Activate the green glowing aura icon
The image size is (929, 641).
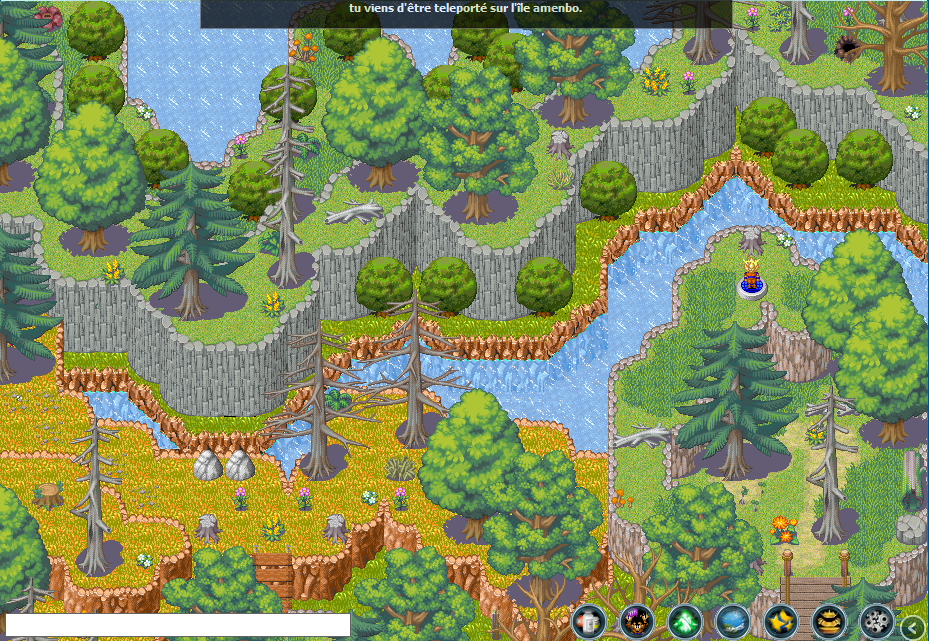tap(685, 621)
